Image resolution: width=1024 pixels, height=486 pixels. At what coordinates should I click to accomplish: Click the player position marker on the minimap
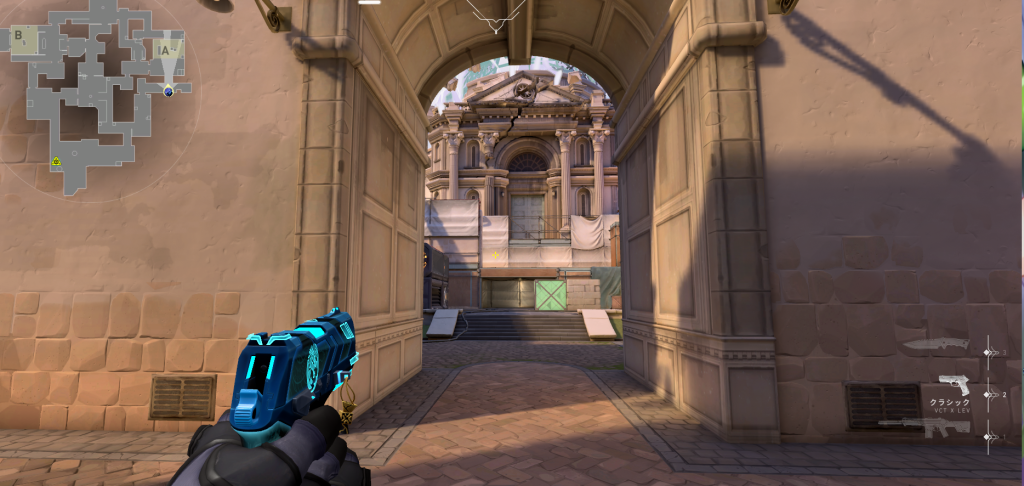[169, 91]
